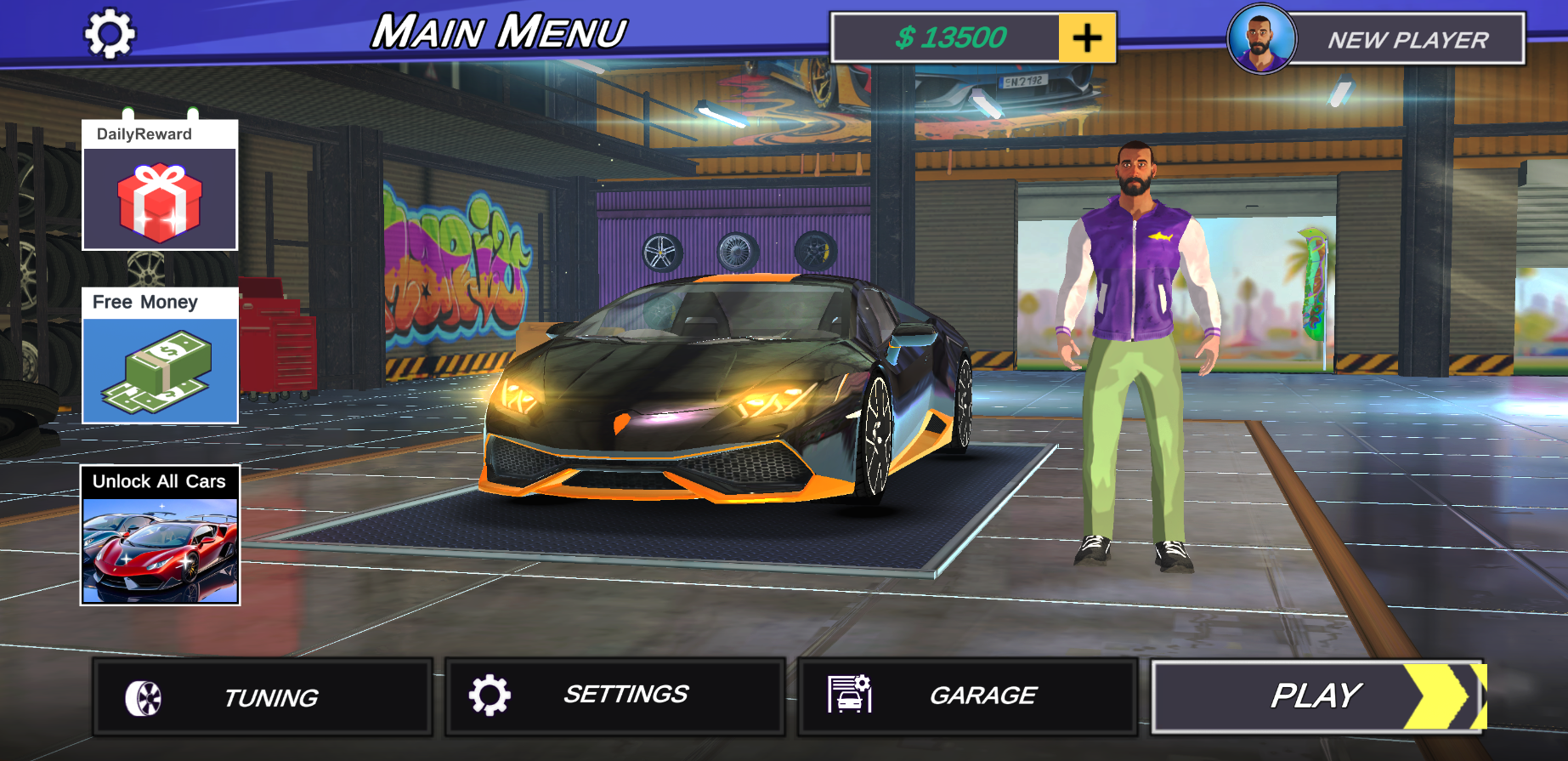
Task: Click the Settings gear icon on bottom bar
Action: tap(487, 695)
